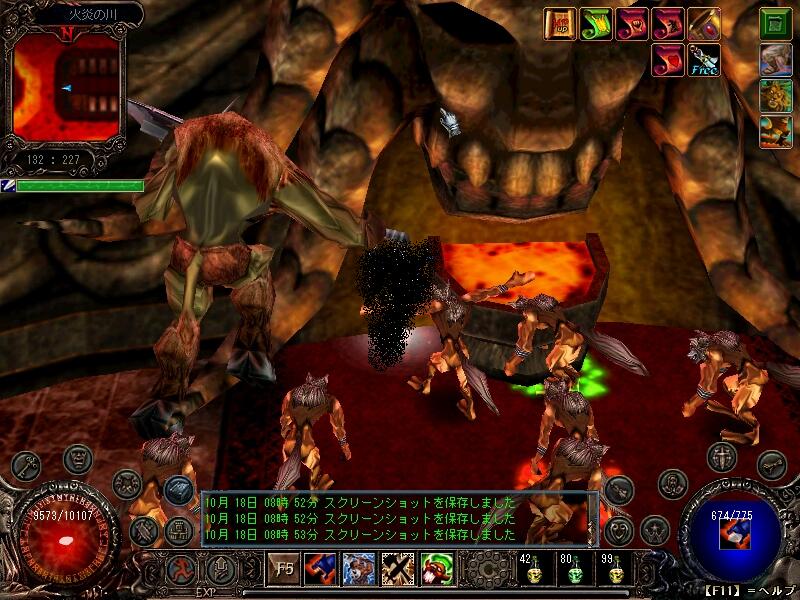Screen dimensions: 800x600
Task: Use the green potion with 80 remaining
Action: (574, 574)
